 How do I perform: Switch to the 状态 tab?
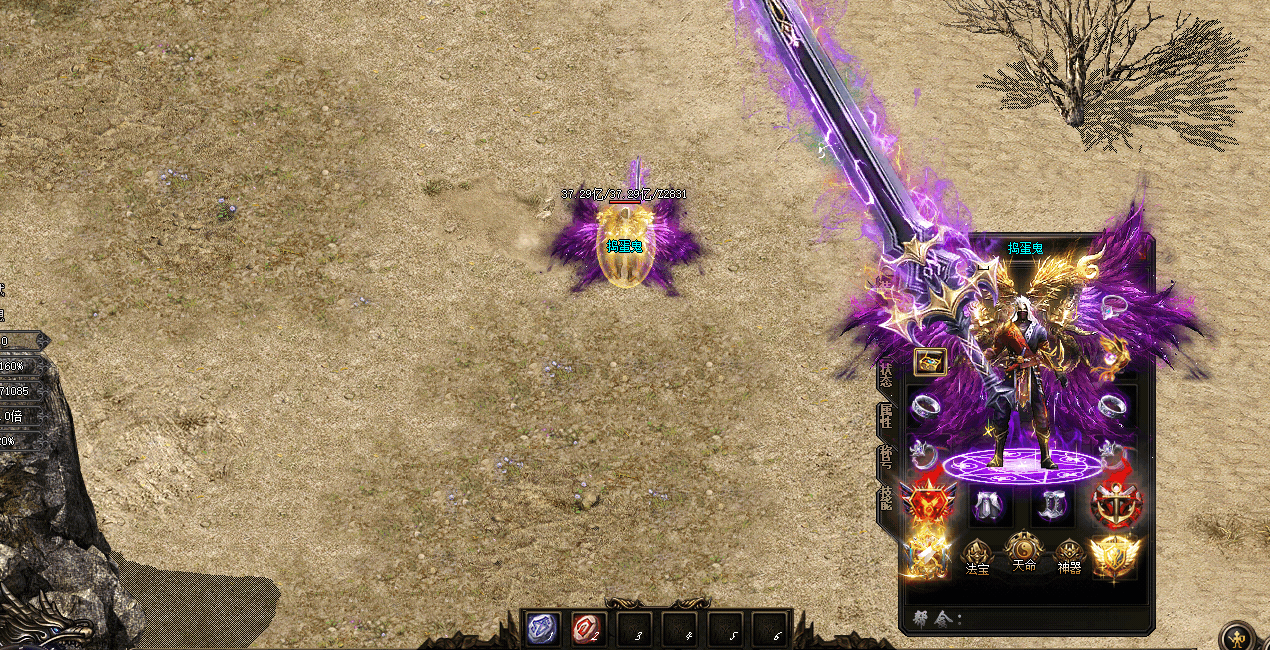pyautogui.click(x=886, y=376)
